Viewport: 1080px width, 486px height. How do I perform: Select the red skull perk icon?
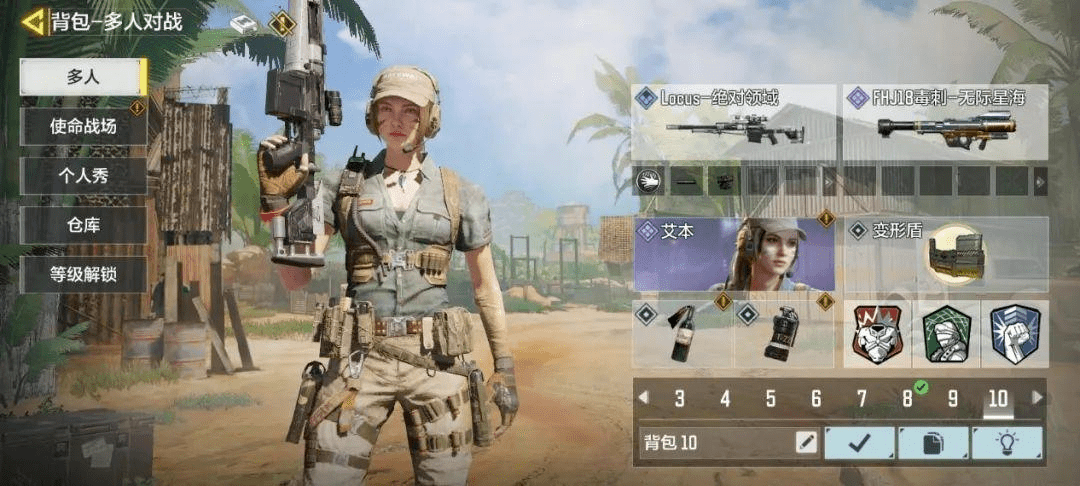(x=877, y=334)
